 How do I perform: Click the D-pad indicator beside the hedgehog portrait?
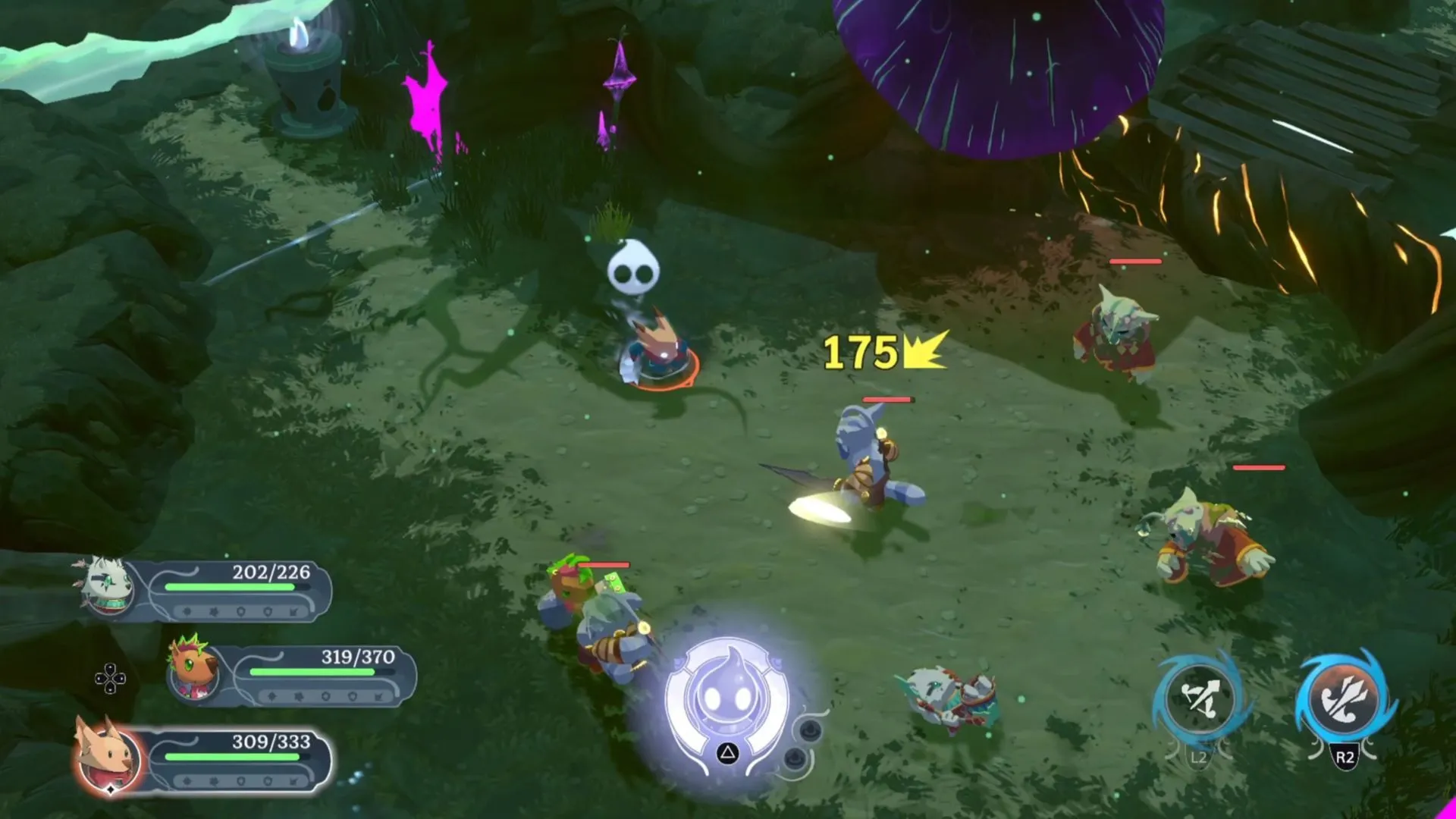[x=110, y=678]
